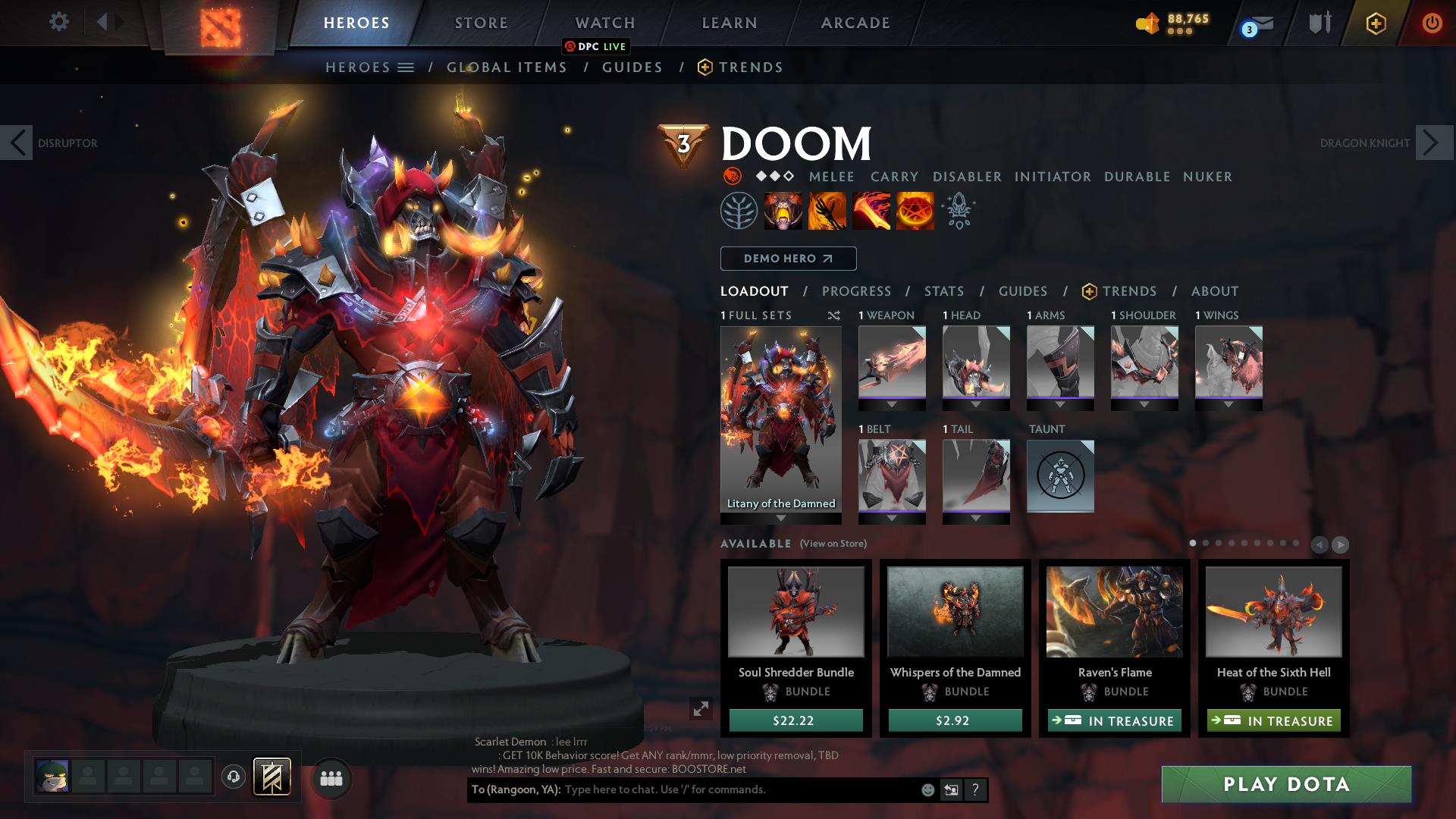Select Doom's Devour ability icon
The height and width of the screenshot is (819, 1456).
point(781,211)
